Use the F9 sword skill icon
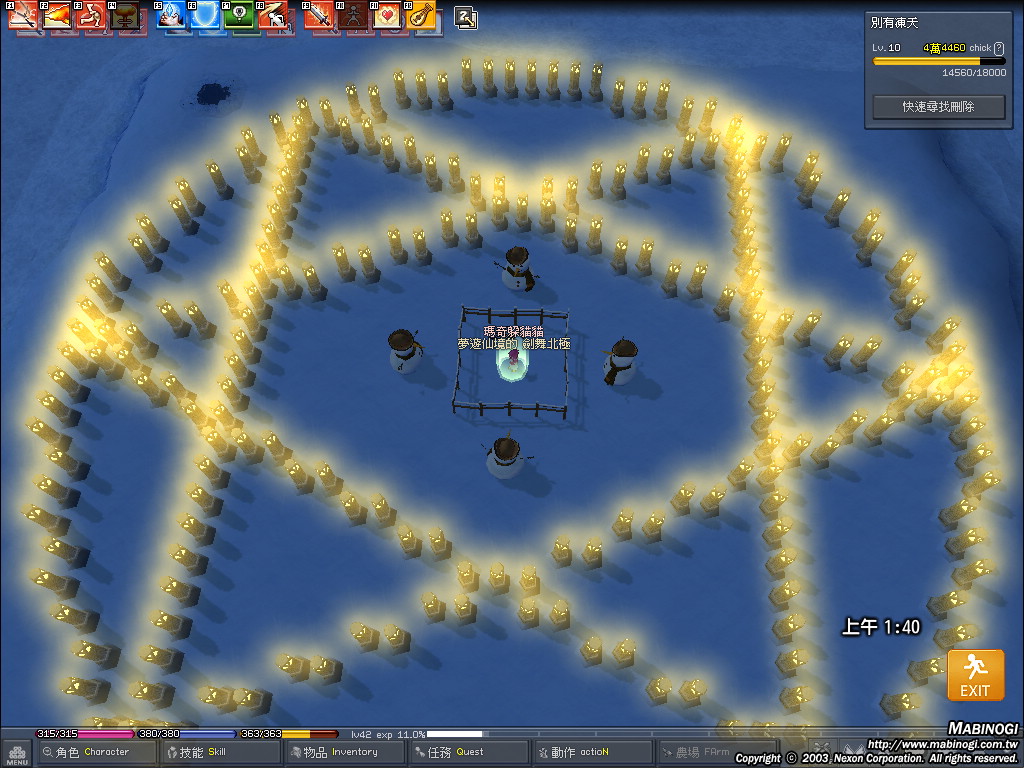The image size is (1024, 768). pyautogui.click(x=320, y=15)
